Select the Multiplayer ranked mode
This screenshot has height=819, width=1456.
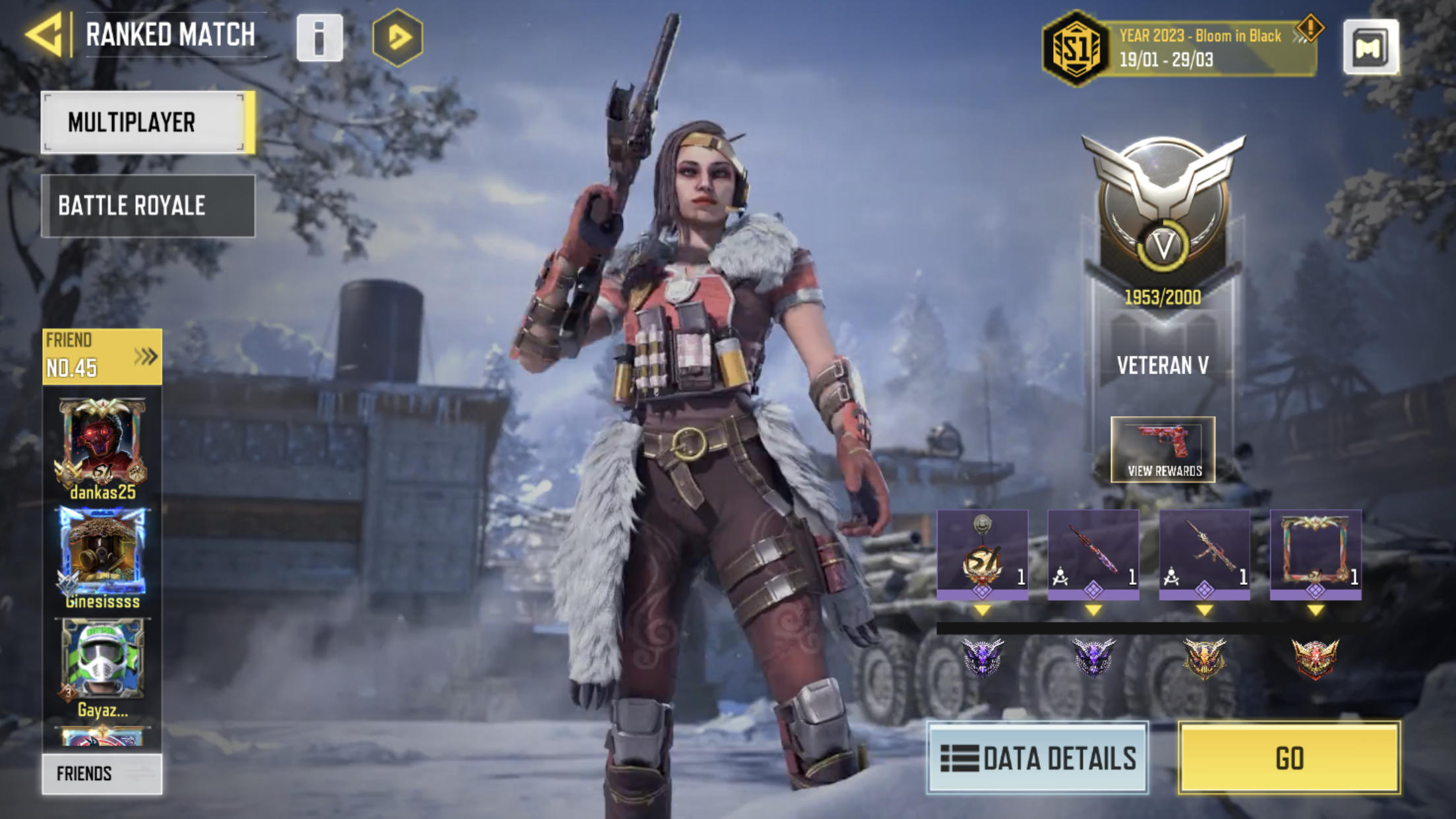(x=148, y=123)
